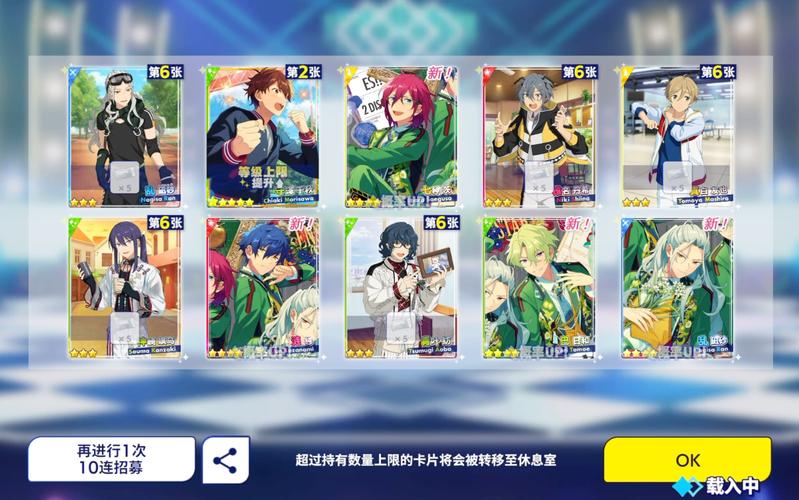
Task: Perform another 10-pull recruitment
Action: click(x=111, y=460)
